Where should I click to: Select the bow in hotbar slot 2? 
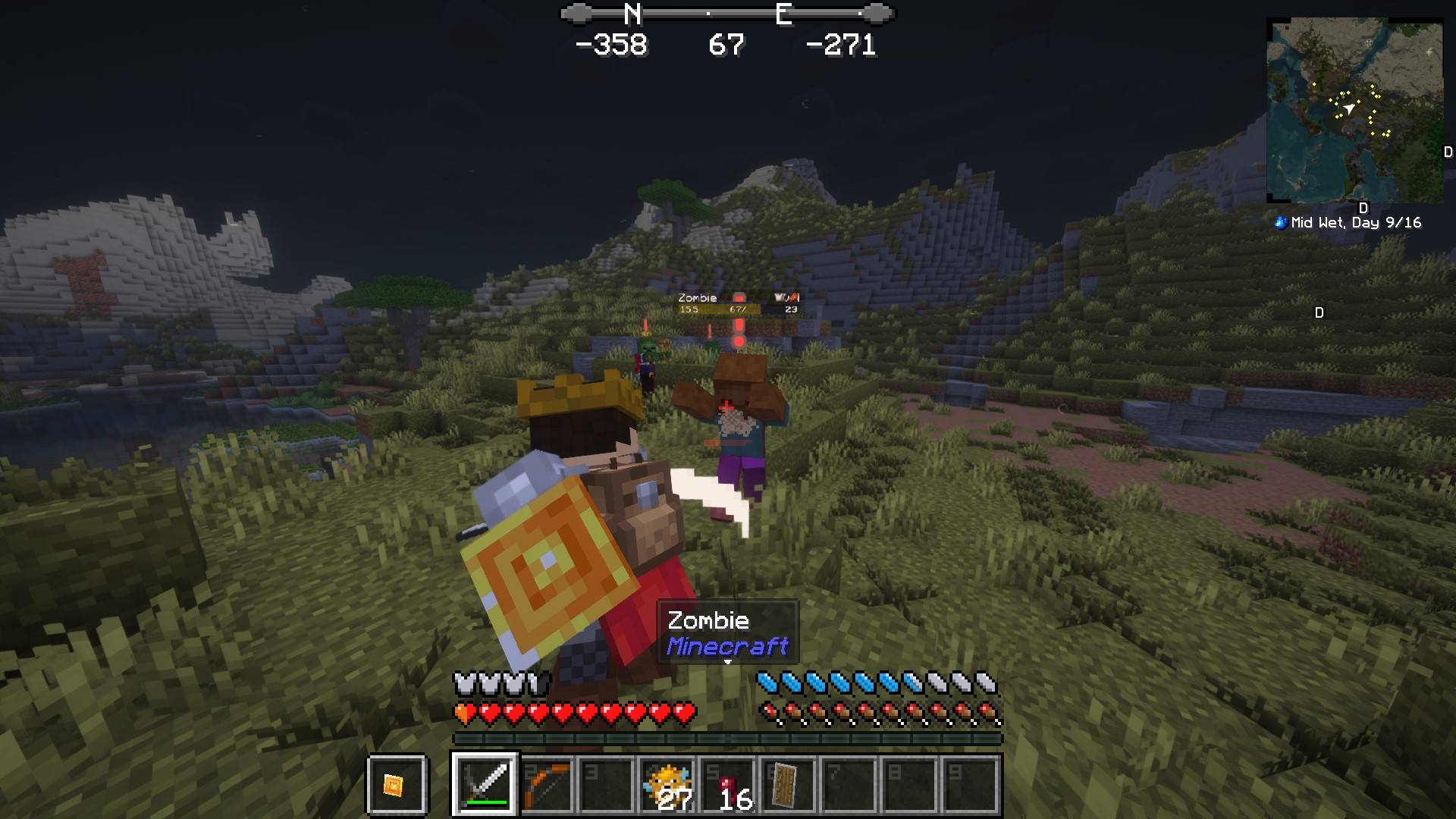pyautogui.click(x=544, y=785)
